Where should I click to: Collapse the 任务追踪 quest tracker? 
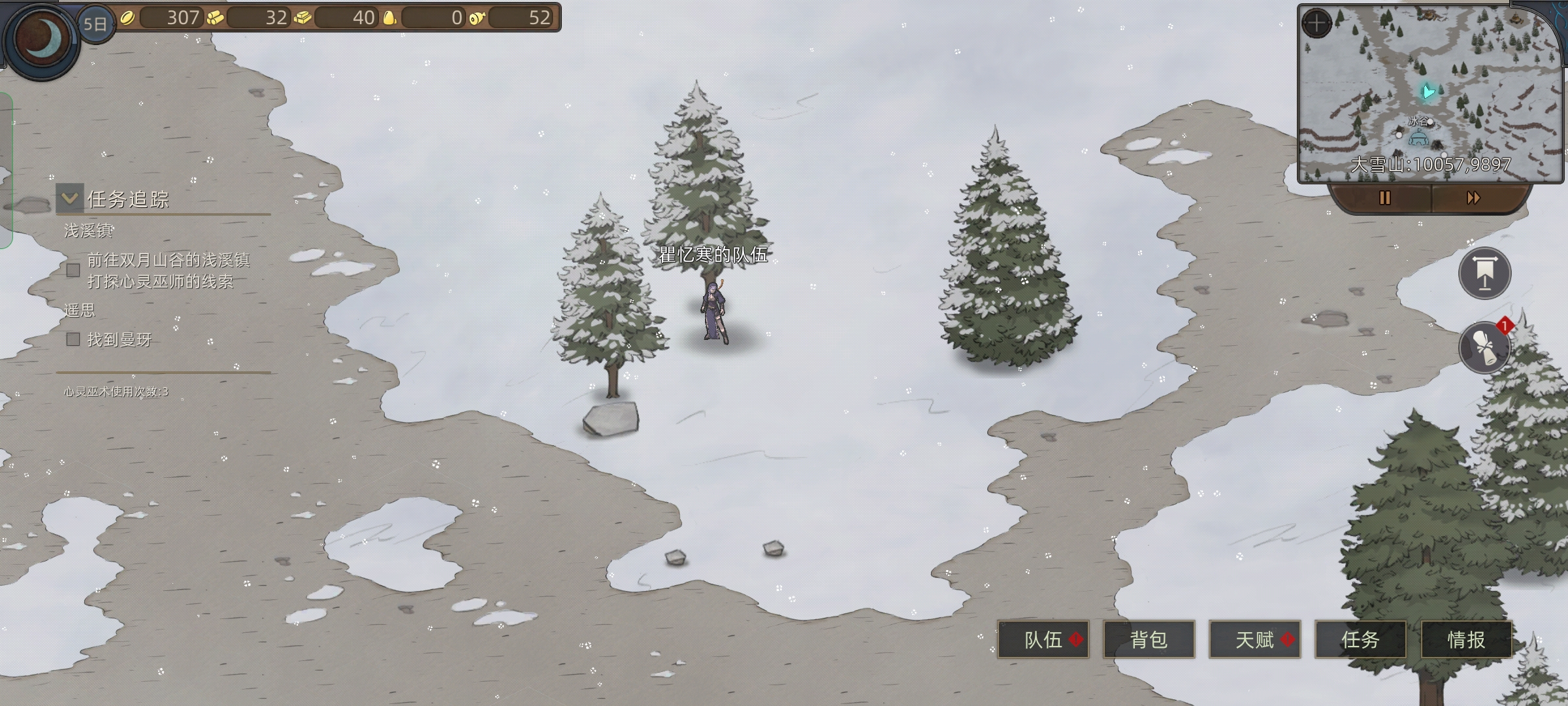pos(70,198)
